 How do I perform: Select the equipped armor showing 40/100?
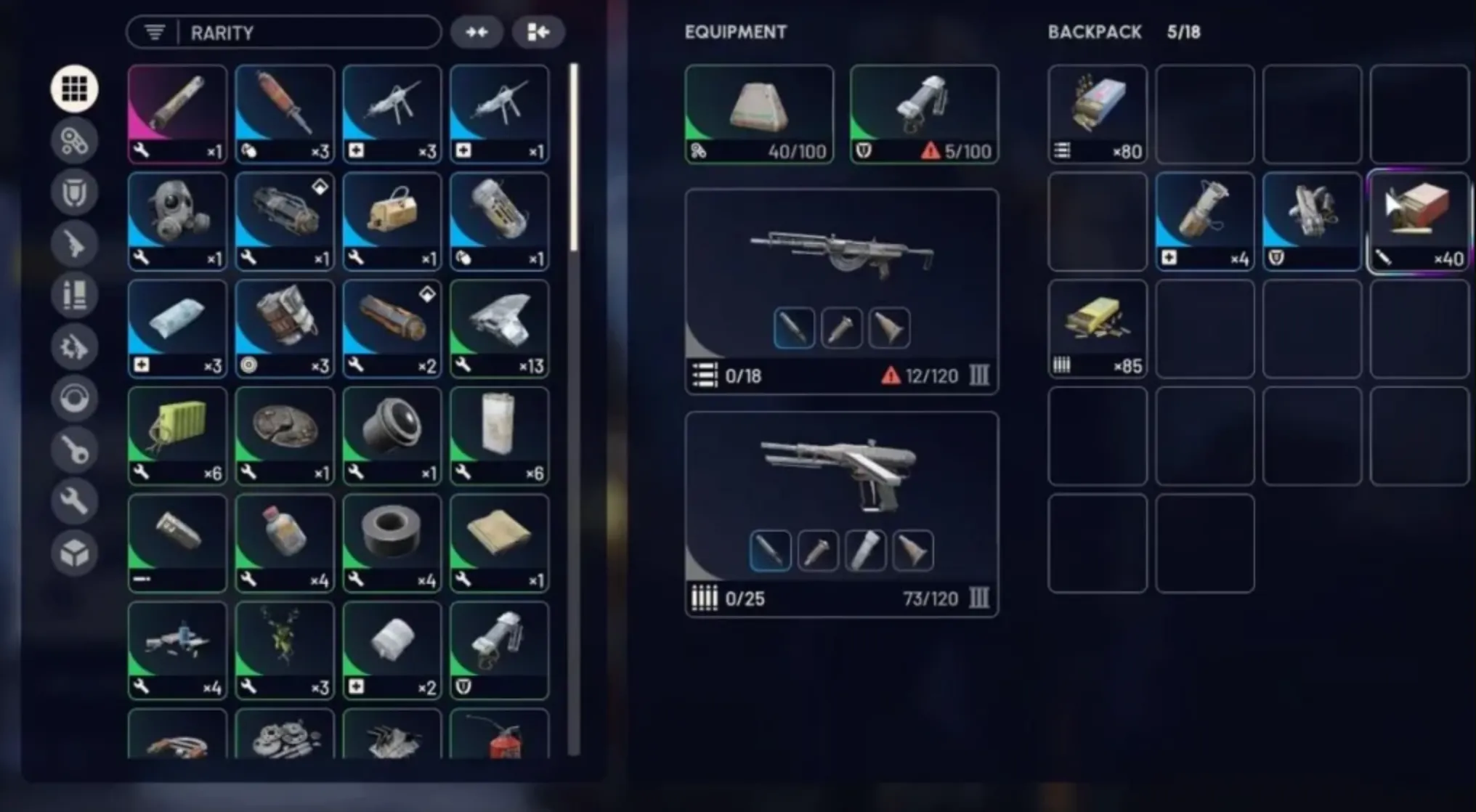coord(759,113)
